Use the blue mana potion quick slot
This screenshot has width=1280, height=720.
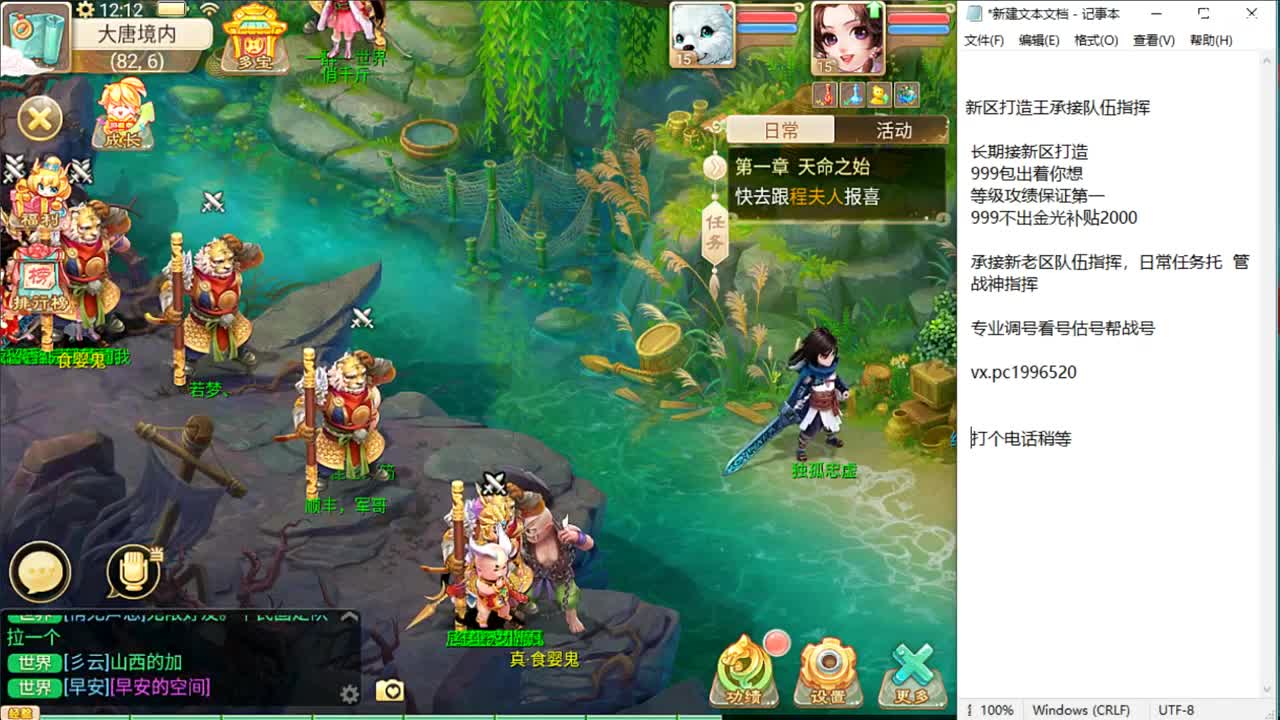[x=851, y=95]
